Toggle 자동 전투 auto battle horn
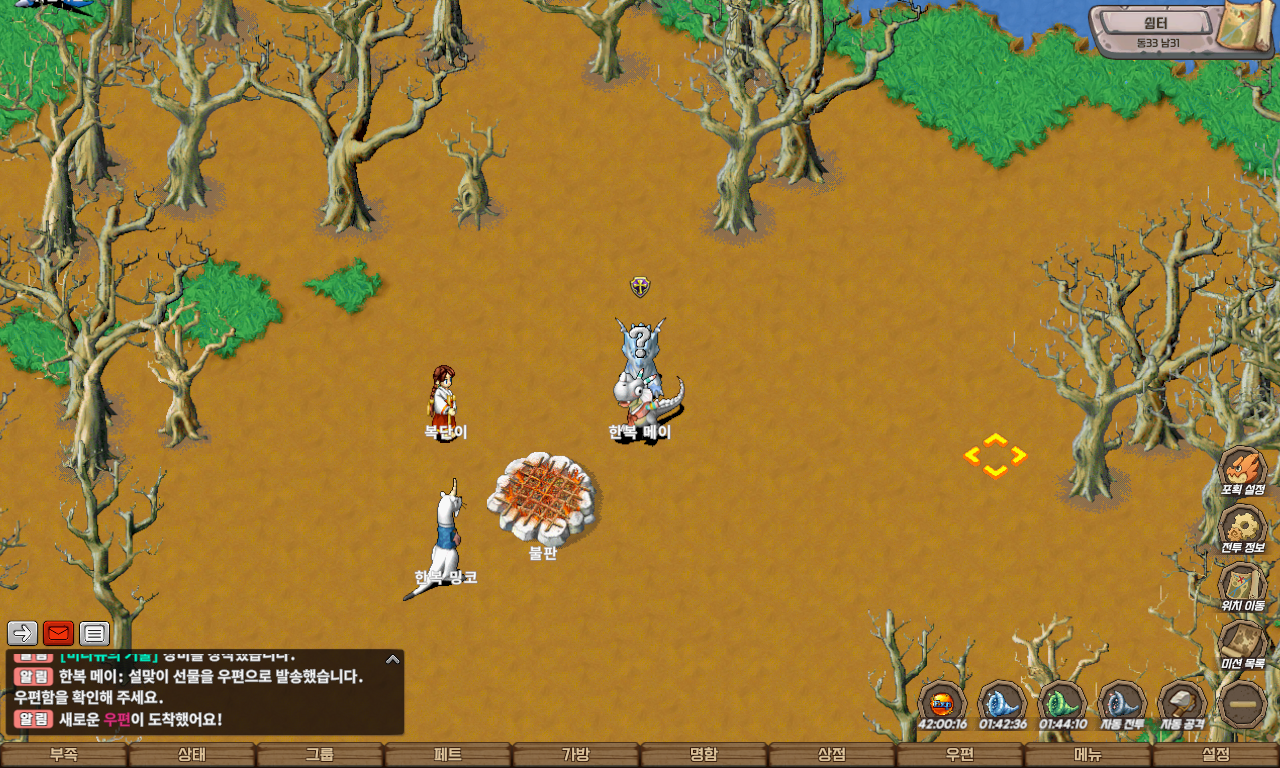 pos(1122,703)
